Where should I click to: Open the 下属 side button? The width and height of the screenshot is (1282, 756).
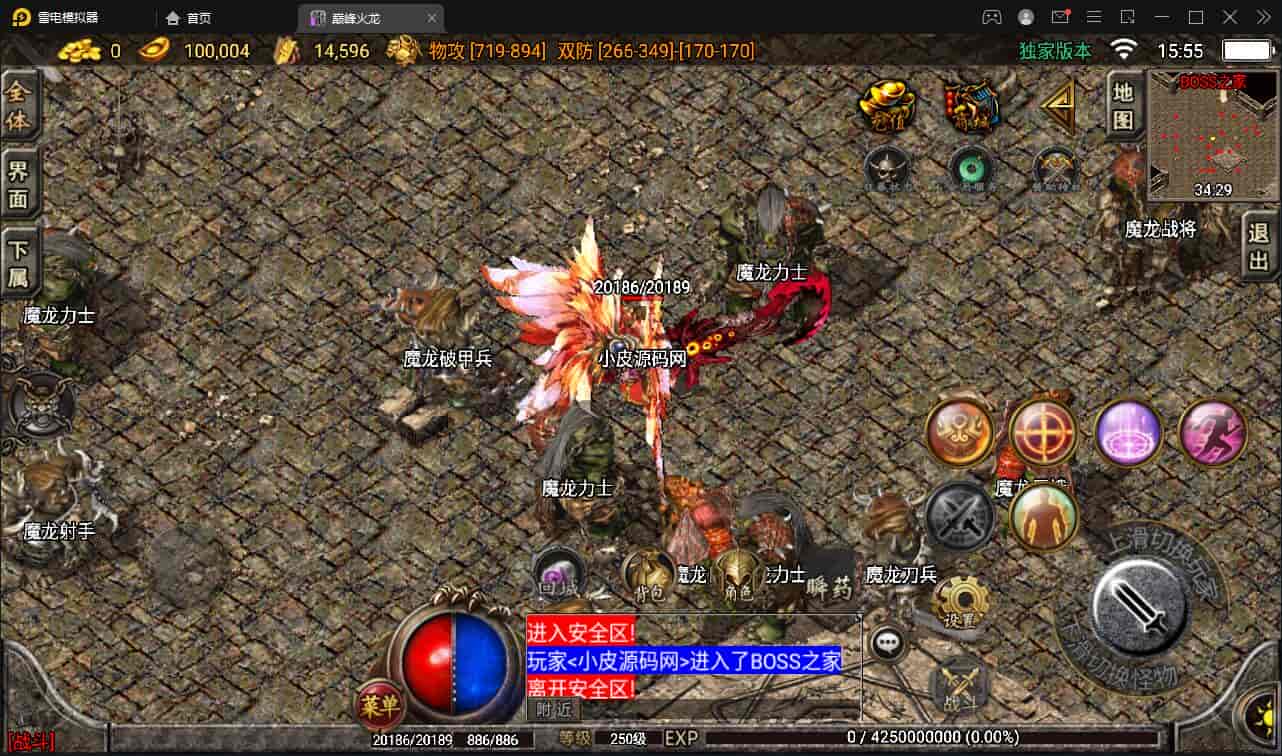pyautogui.click(x=19, y=263)
